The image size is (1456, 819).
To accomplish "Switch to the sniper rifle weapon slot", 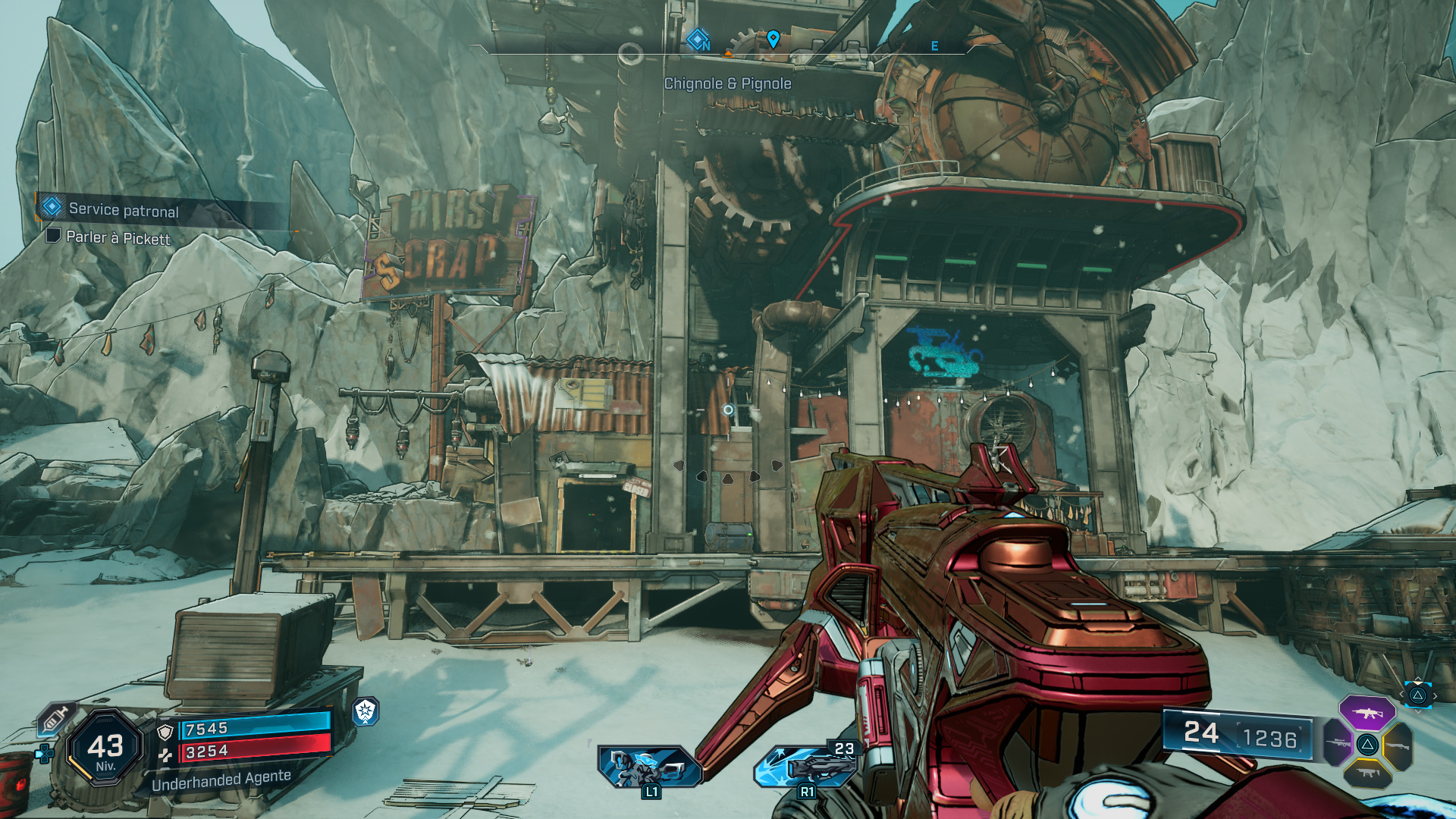I will tap(1338, 743).
